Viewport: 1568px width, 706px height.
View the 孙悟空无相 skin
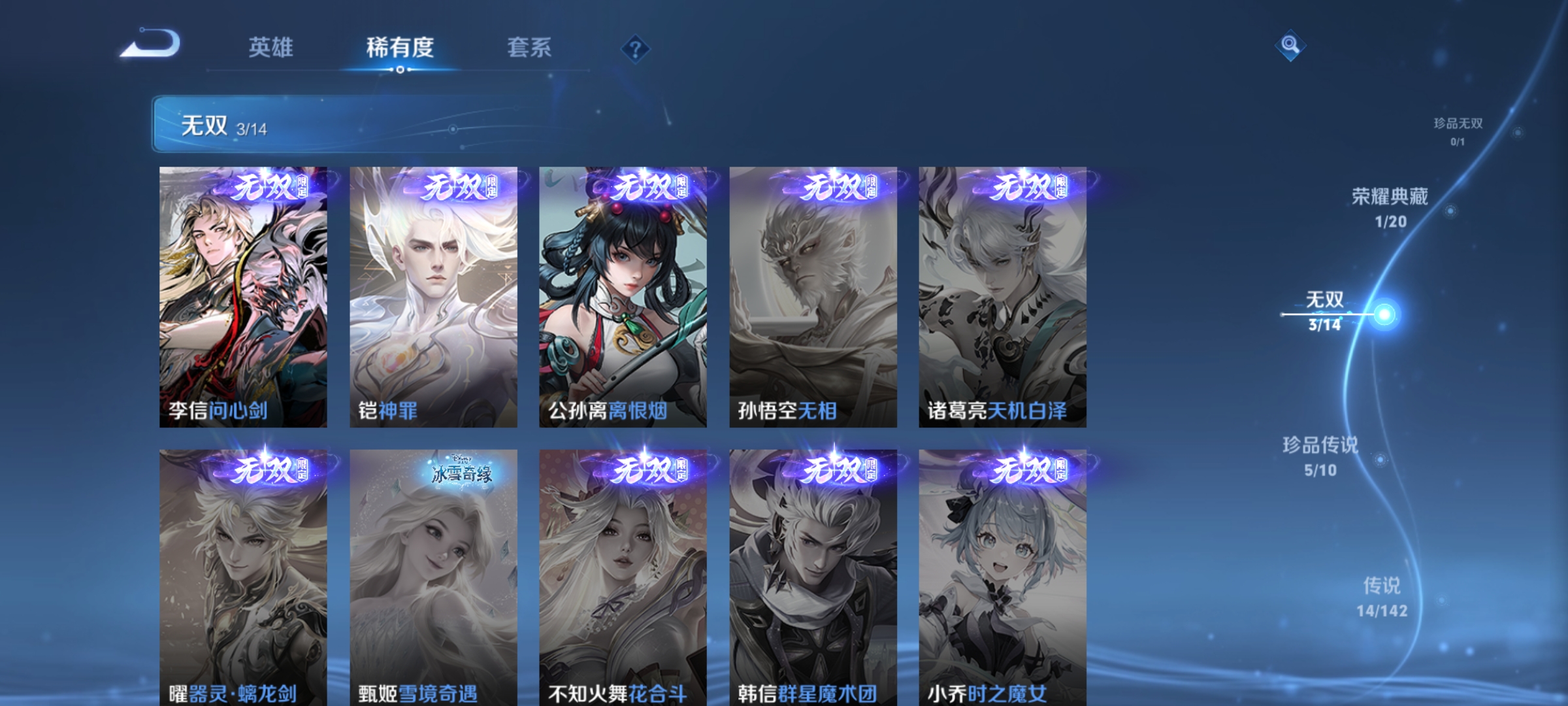pyautogui.click(x=811, y=294)
